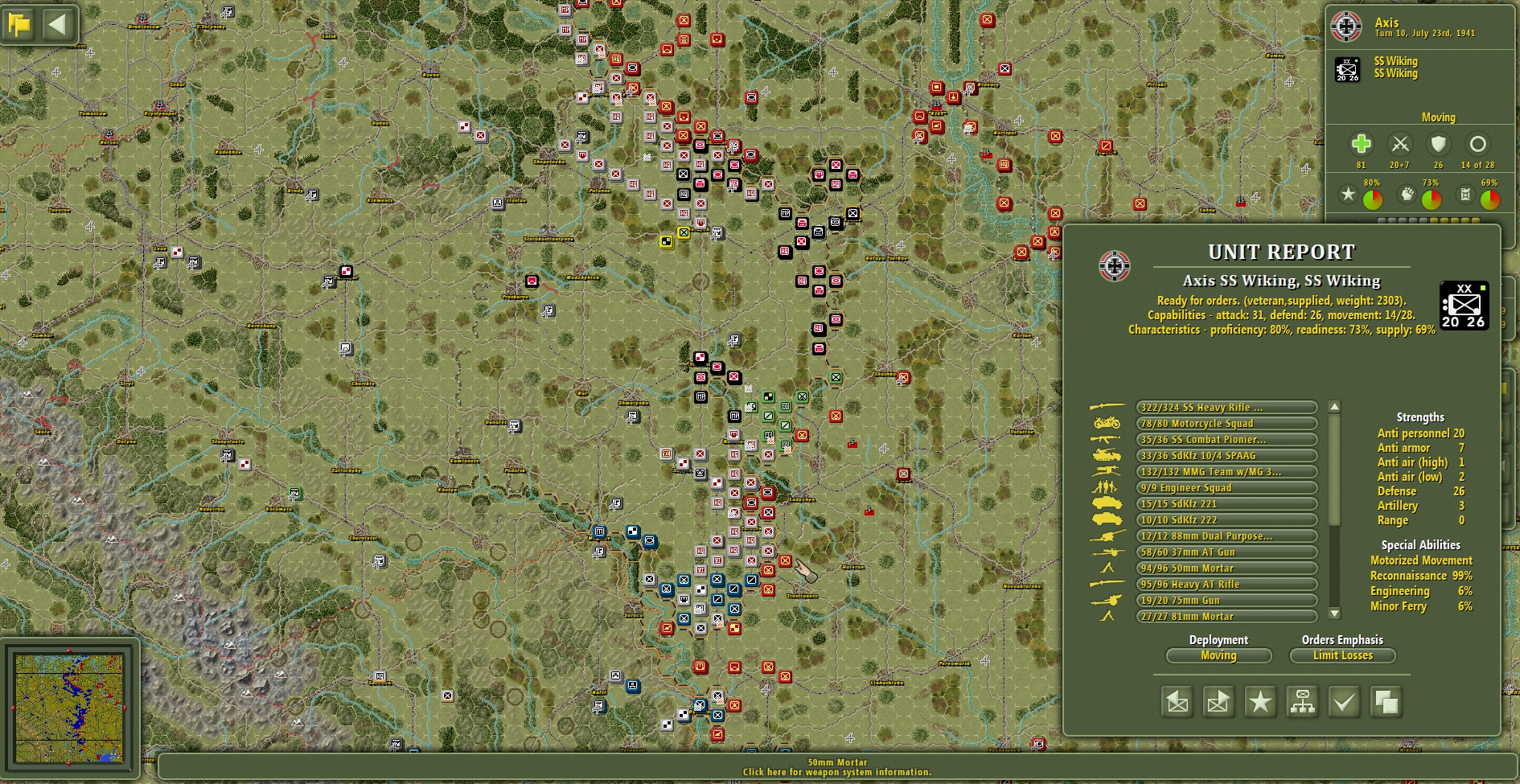Screen dimensions: 1520x784
Task: Click the previous unit arrow icon
Action: click(x=1177, y=701)
